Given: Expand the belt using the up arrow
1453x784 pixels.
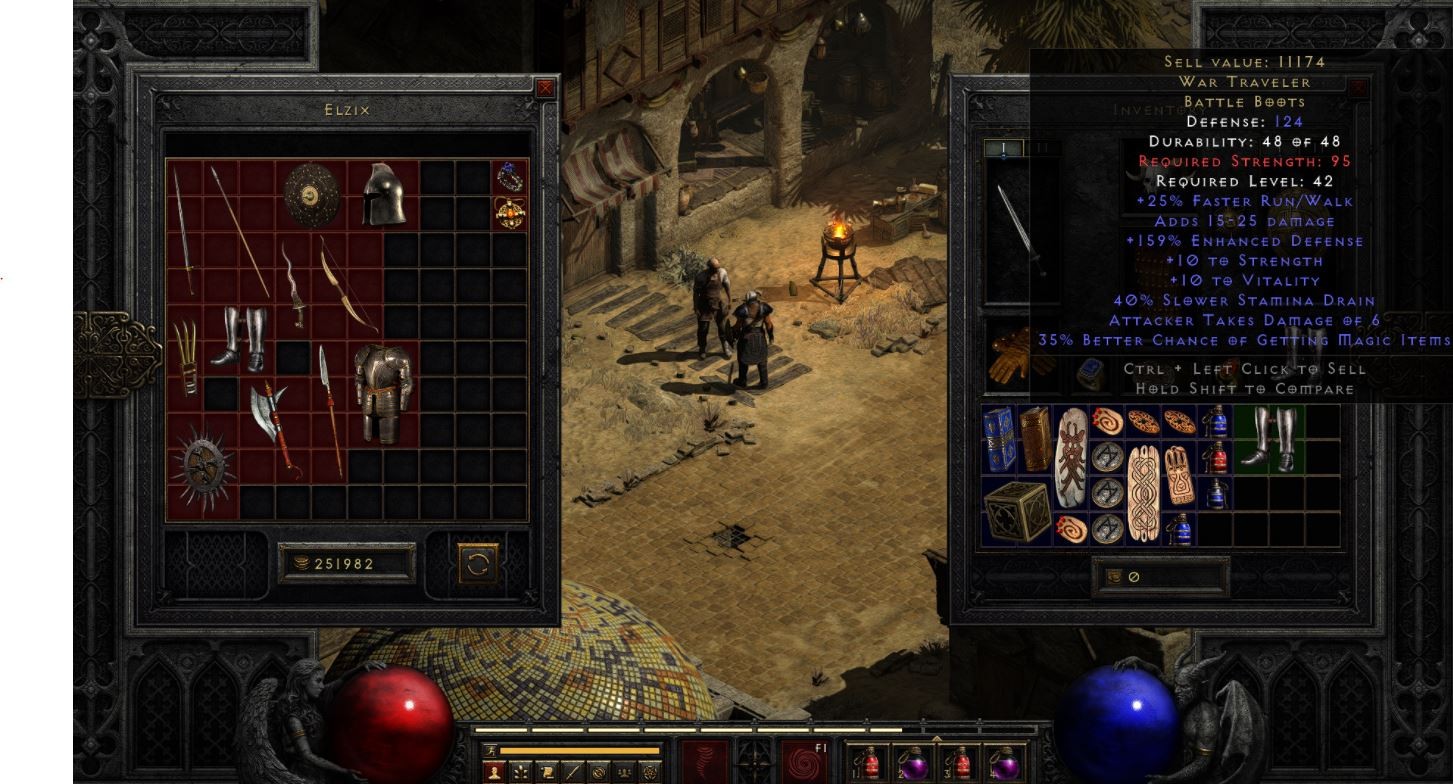Looking at the screenshot, I should (937, 738).
